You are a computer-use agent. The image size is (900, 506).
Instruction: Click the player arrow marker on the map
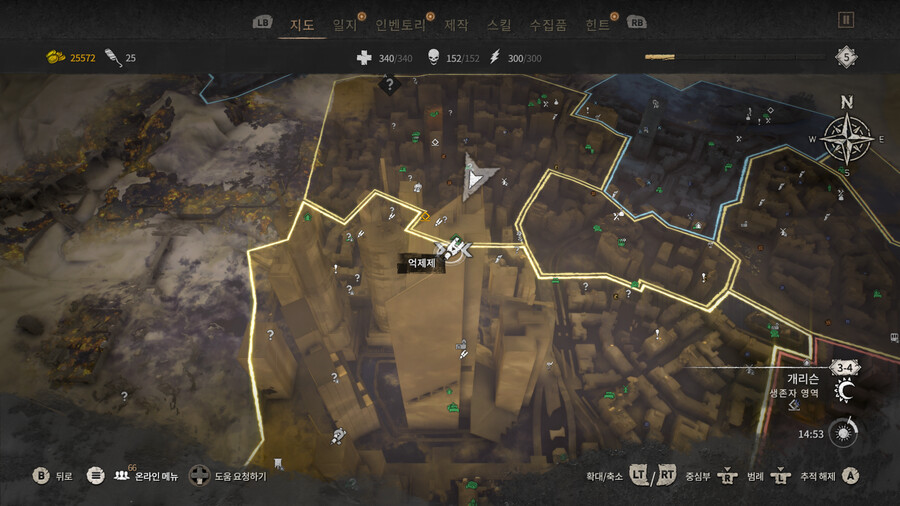[x=477, y=178]
